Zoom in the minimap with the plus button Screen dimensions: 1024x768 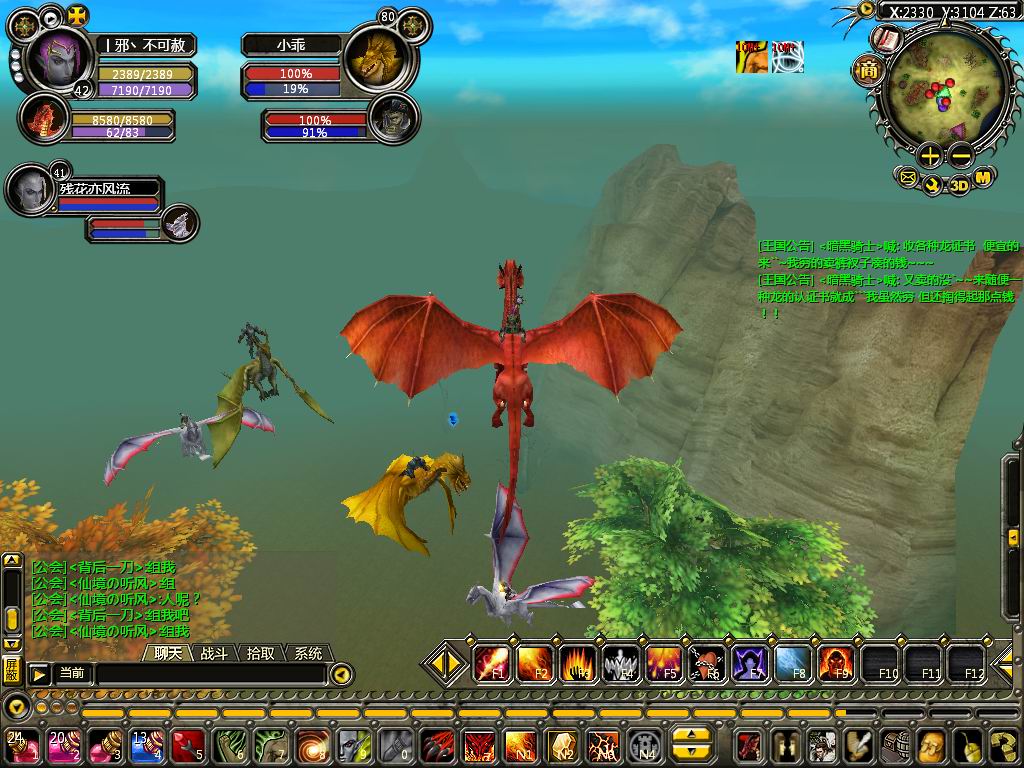point(930,155)
